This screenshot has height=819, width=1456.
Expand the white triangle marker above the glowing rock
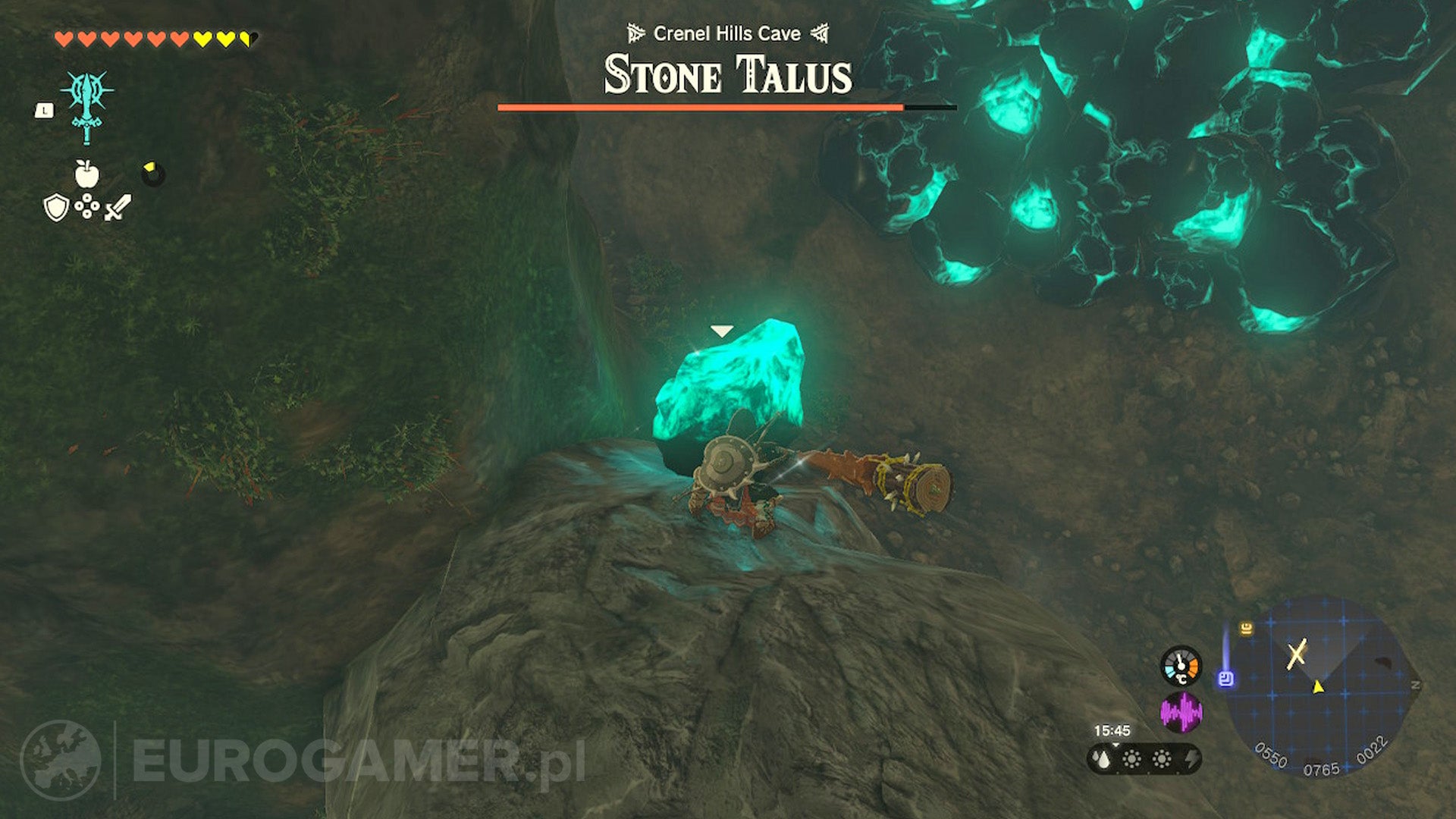(x=722, y=329)
